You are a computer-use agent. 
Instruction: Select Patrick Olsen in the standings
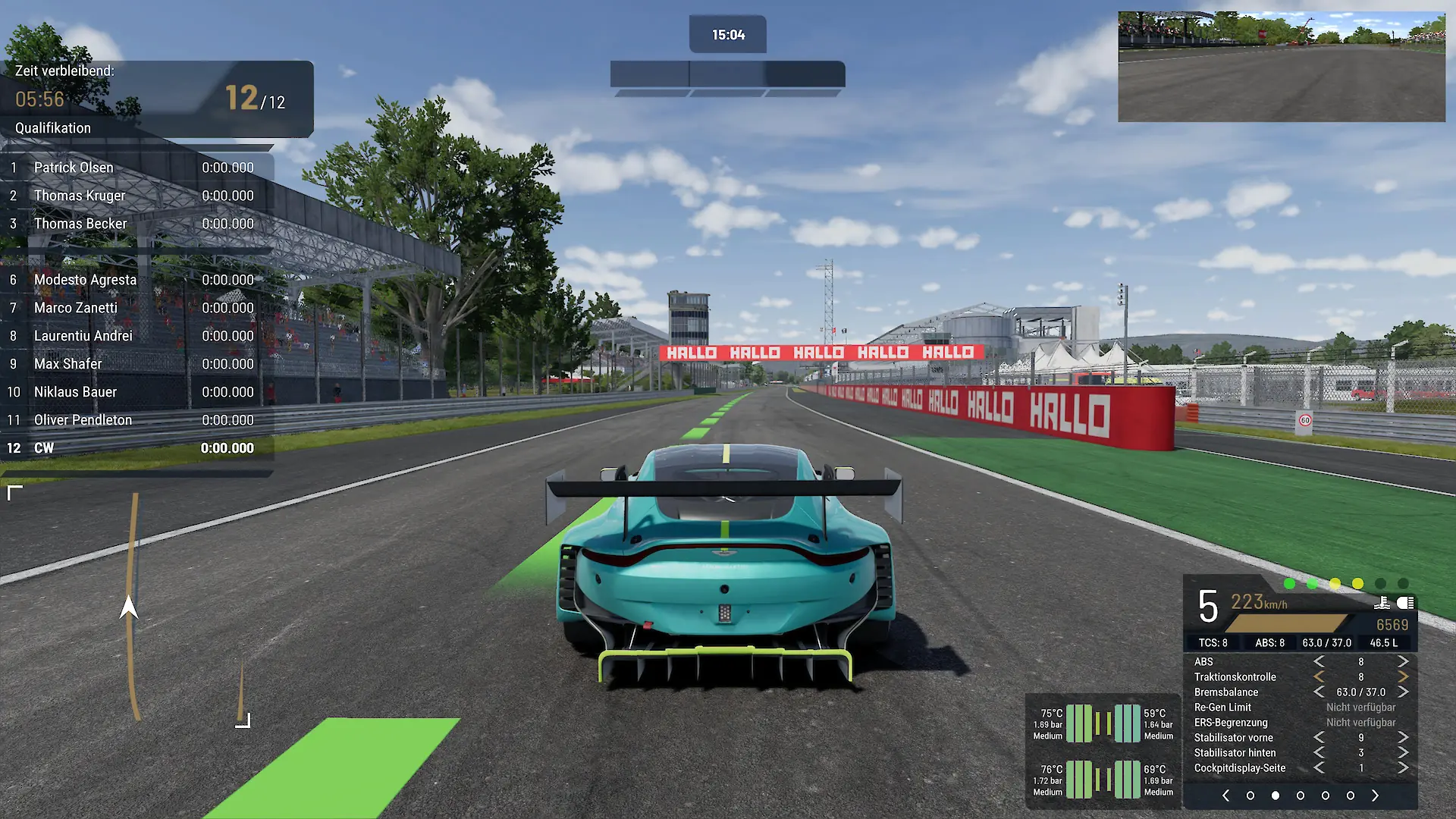(74, 168)
